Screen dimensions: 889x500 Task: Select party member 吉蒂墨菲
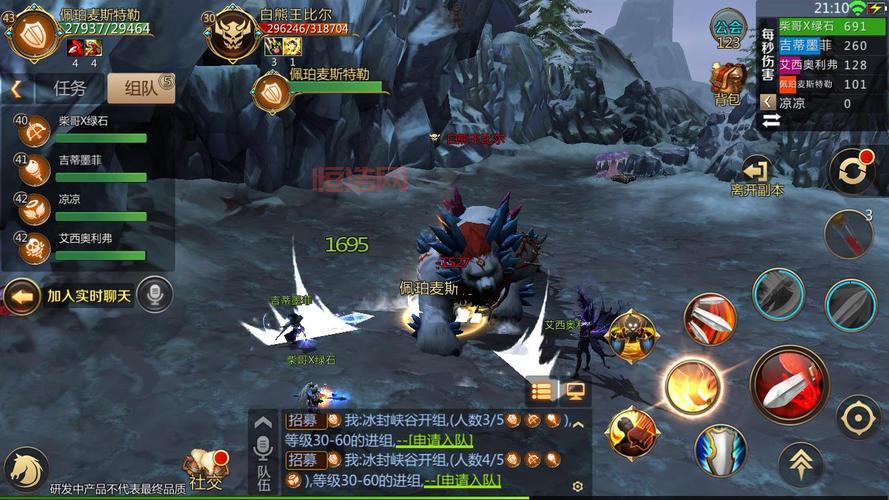pos(84,167)
